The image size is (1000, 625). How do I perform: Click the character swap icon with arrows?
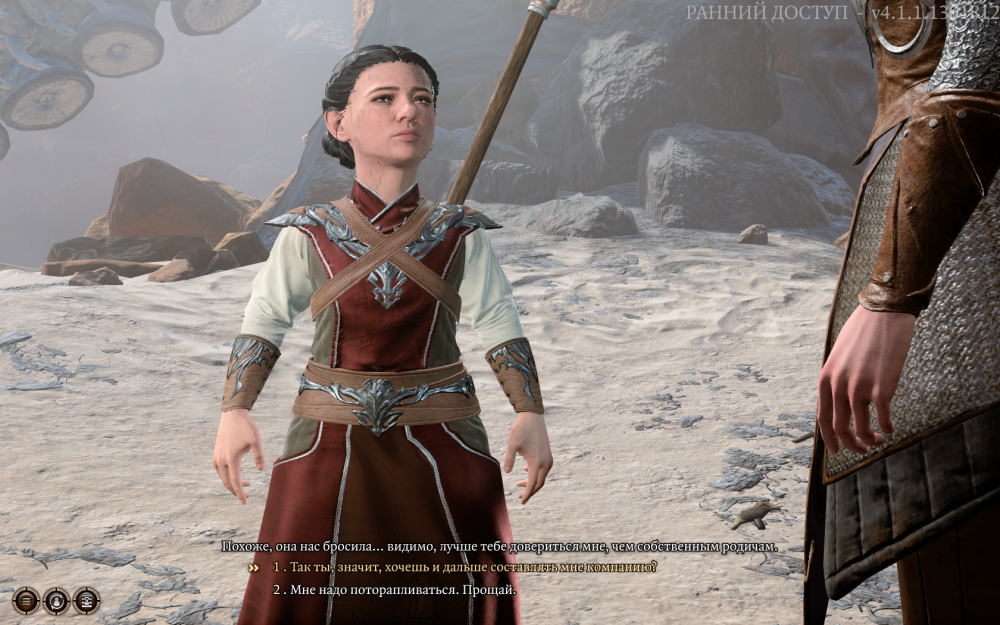pos(57,600)
